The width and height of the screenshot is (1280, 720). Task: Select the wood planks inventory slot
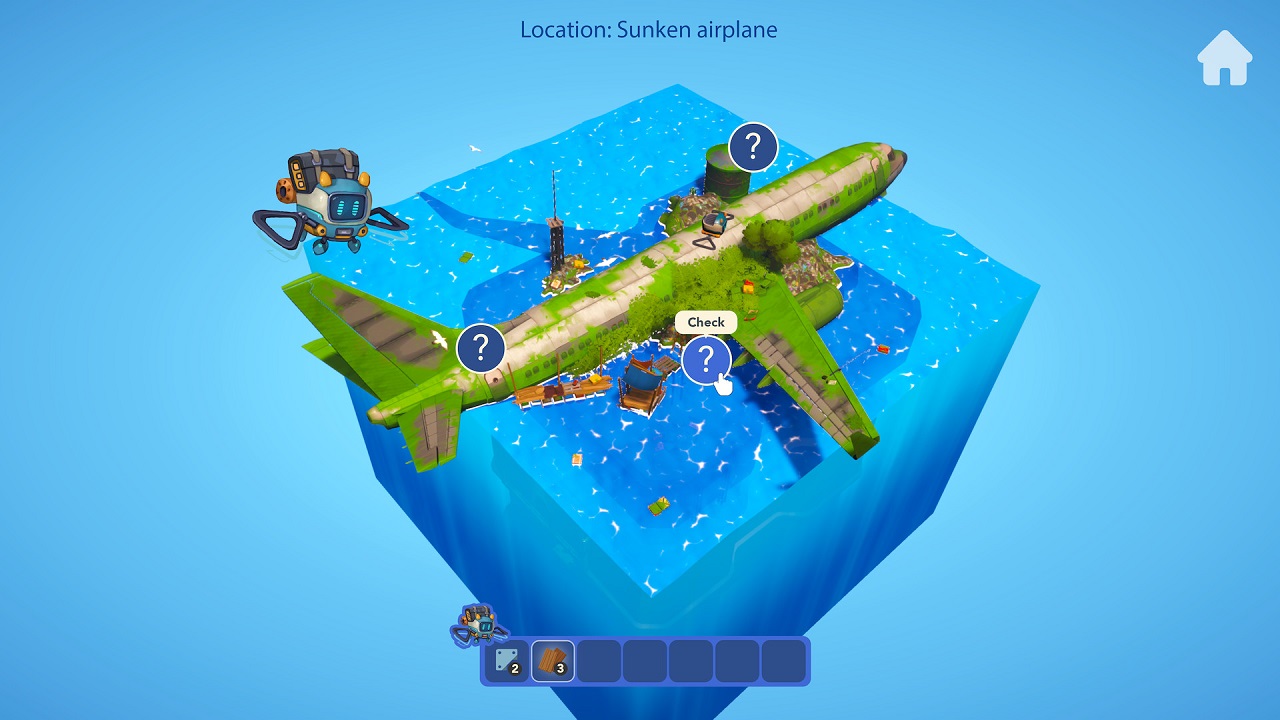tap(553, 661)
